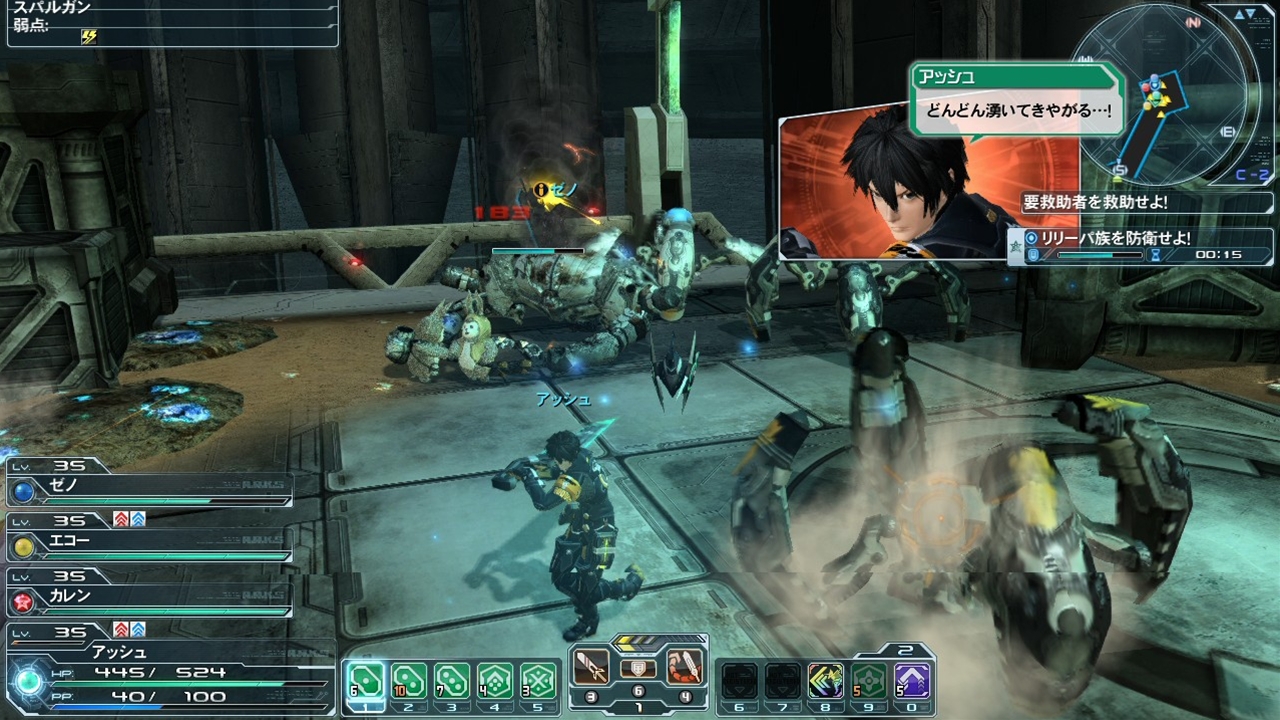Activate the crossed hexagon item in slot 5
The image size is (1280, 720).
538,681
